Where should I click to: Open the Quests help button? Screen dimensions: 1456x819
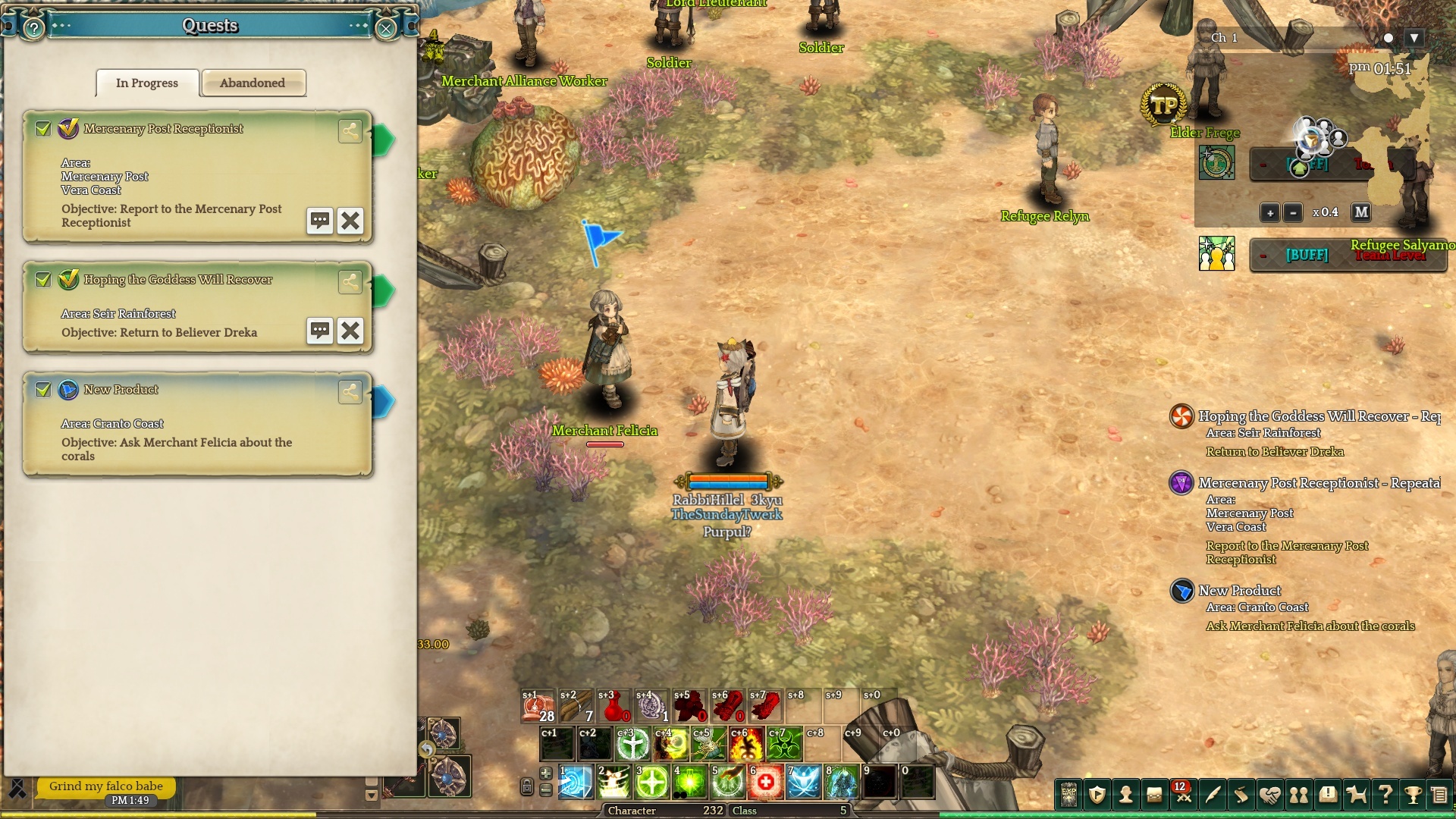pos(33,29)
